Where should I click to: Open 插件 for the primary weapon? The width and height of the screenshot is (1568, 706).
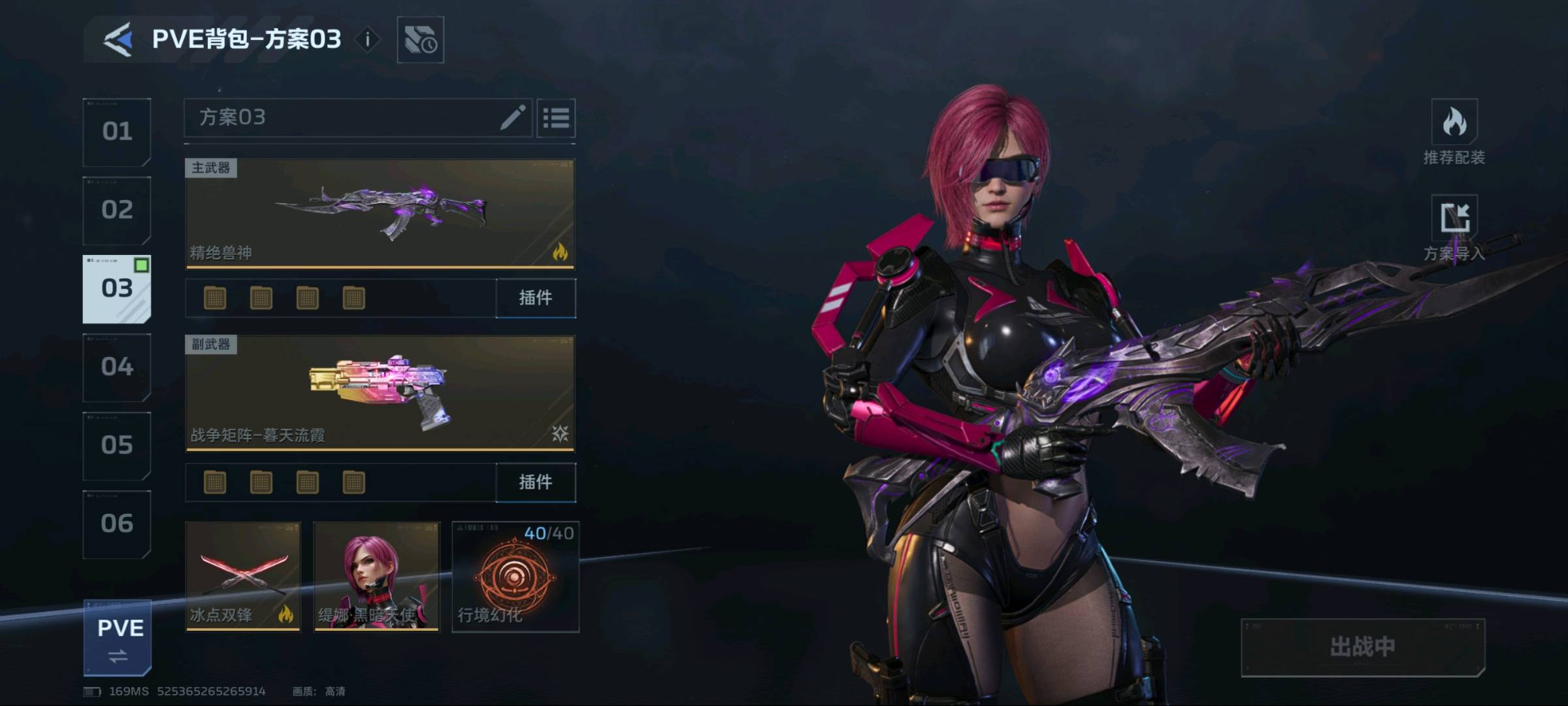536,298
